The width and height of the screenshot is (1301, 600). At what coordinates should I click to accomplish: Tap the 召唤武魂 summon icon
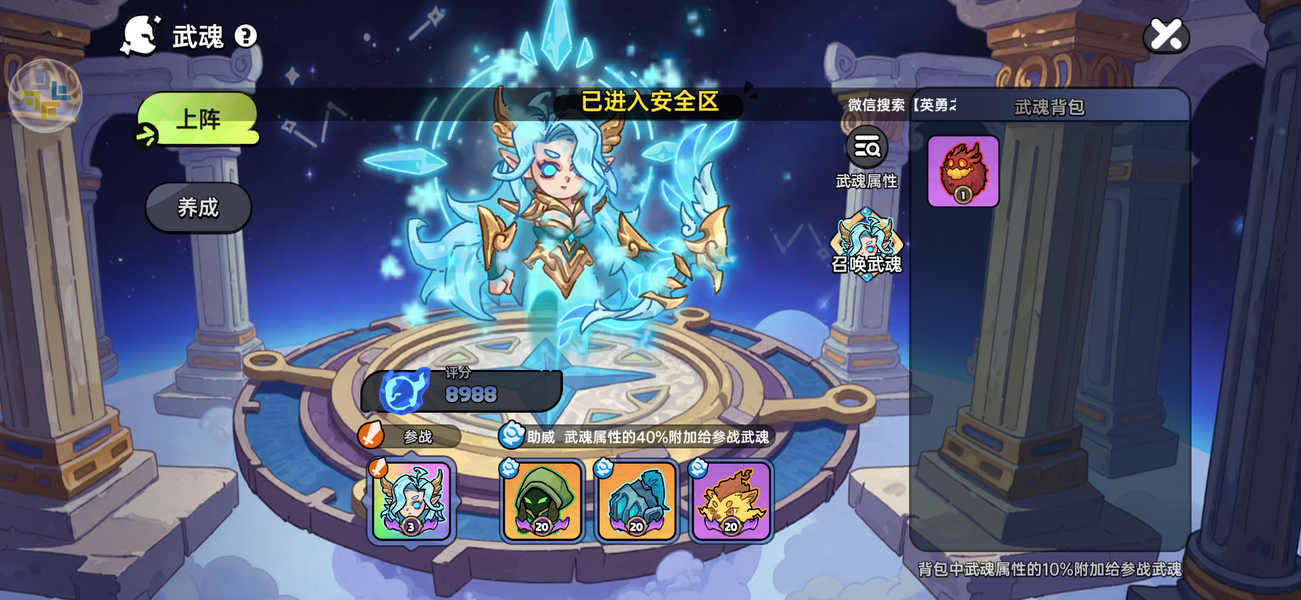(x=866, y=243)
